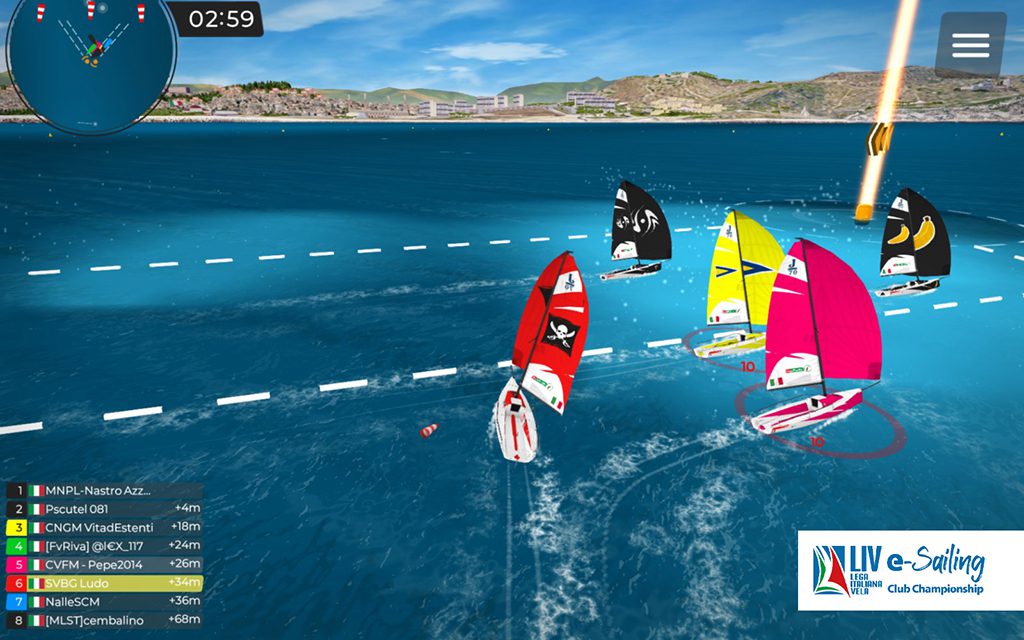Choose CNGM VitadEstenti leaderboard entry

104,527
